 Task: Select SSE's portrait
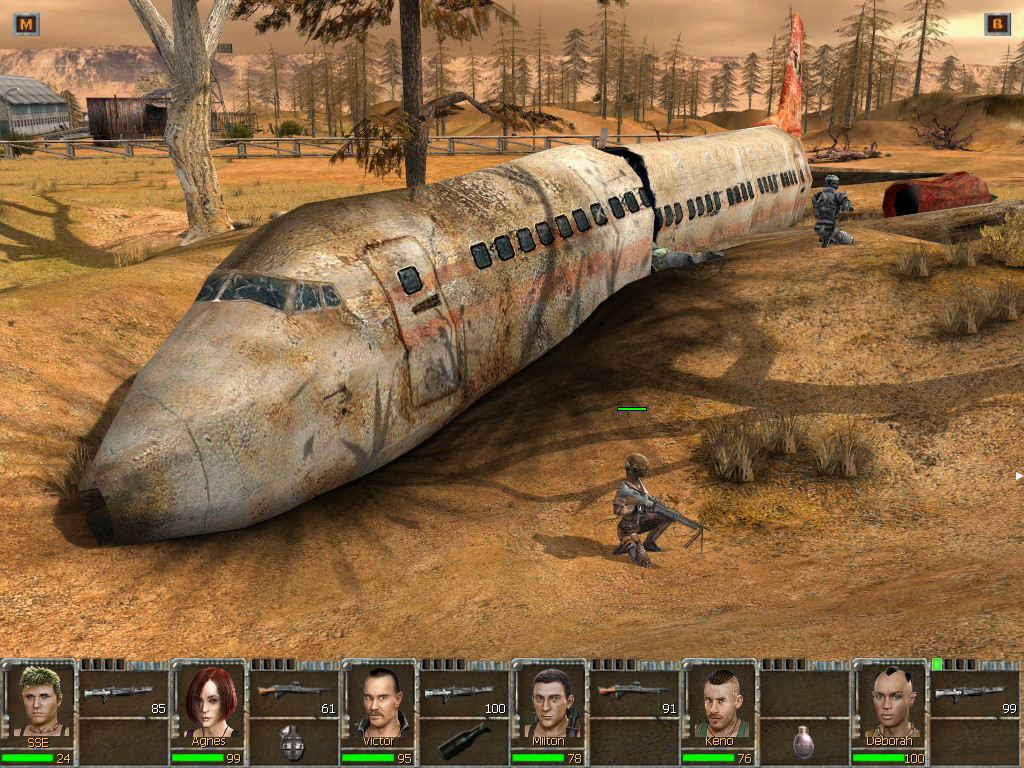pos(39,699)
